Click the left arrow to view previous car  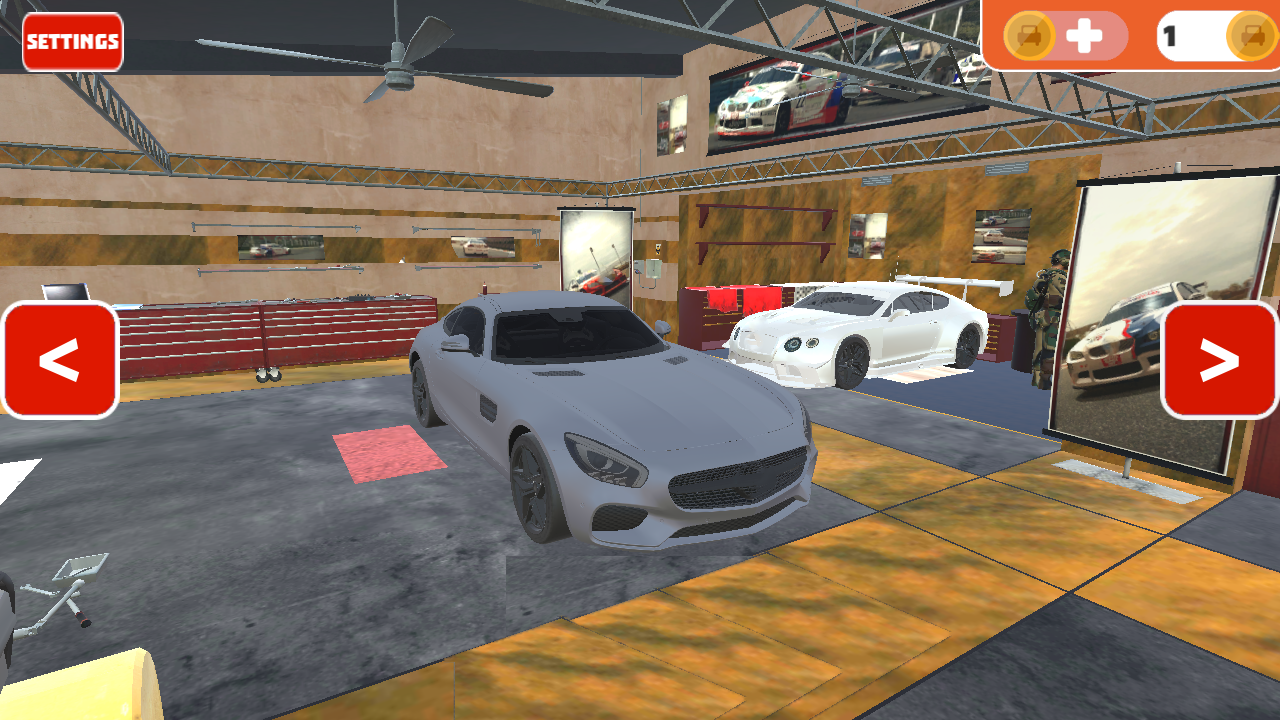[x=60, y=361]
